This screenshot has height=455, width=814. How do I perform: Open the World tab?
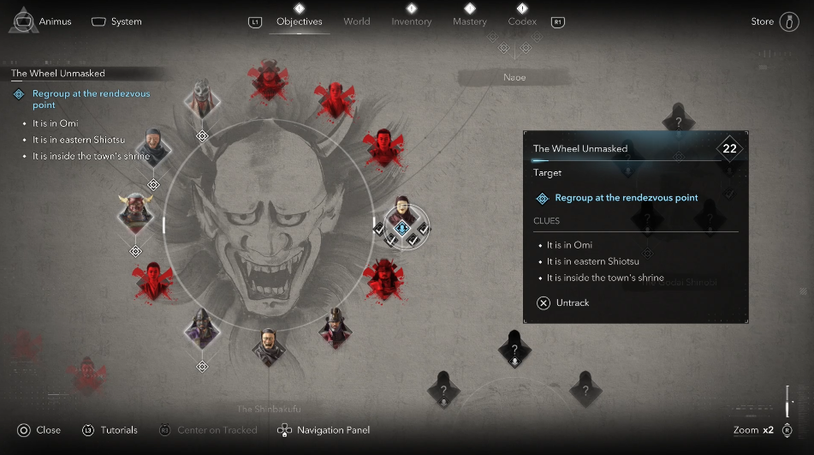[x=356, y=21]
